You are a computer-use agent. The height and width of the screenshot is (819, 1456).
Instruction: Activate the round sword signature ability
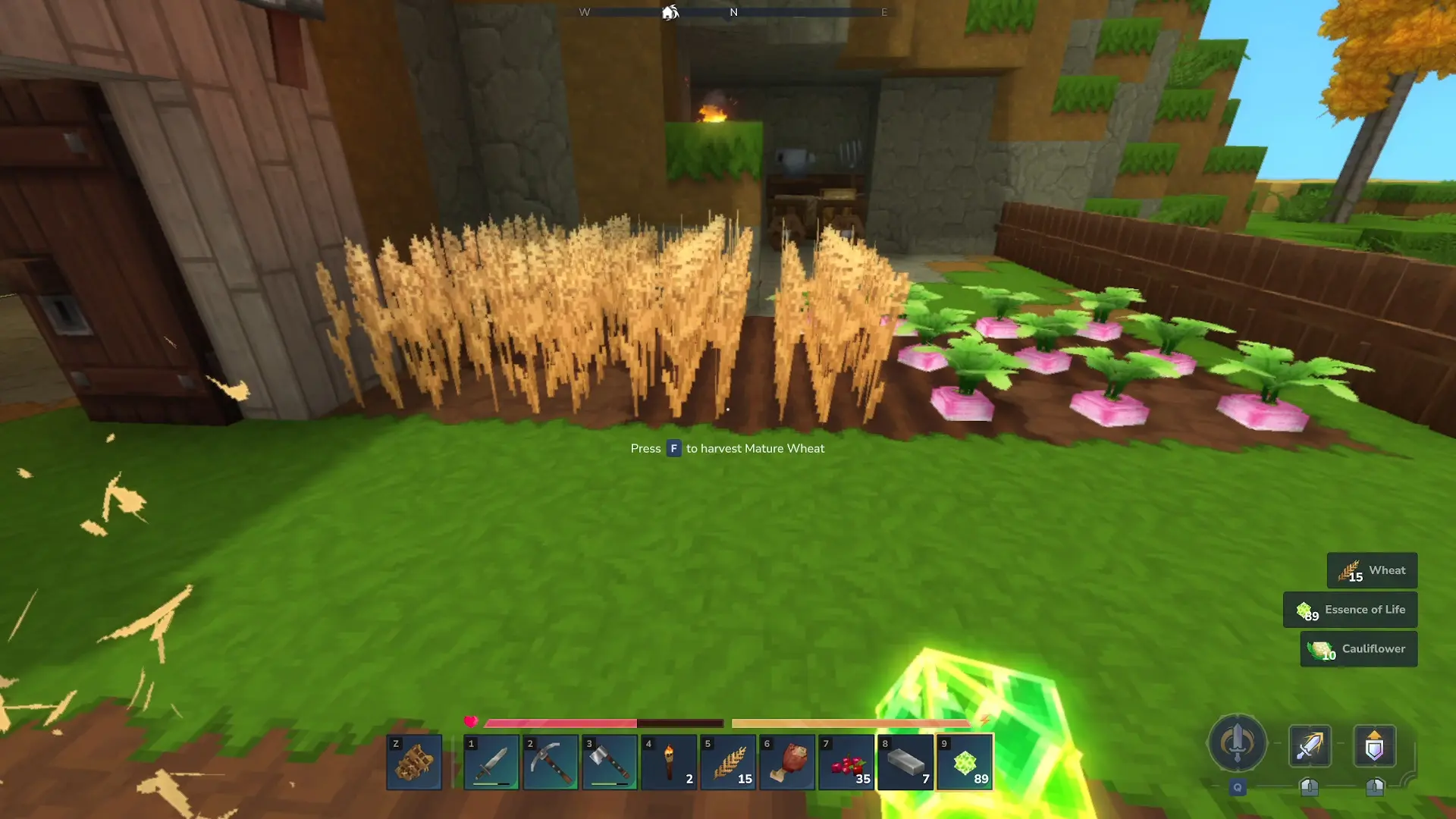click(1237, 743)
